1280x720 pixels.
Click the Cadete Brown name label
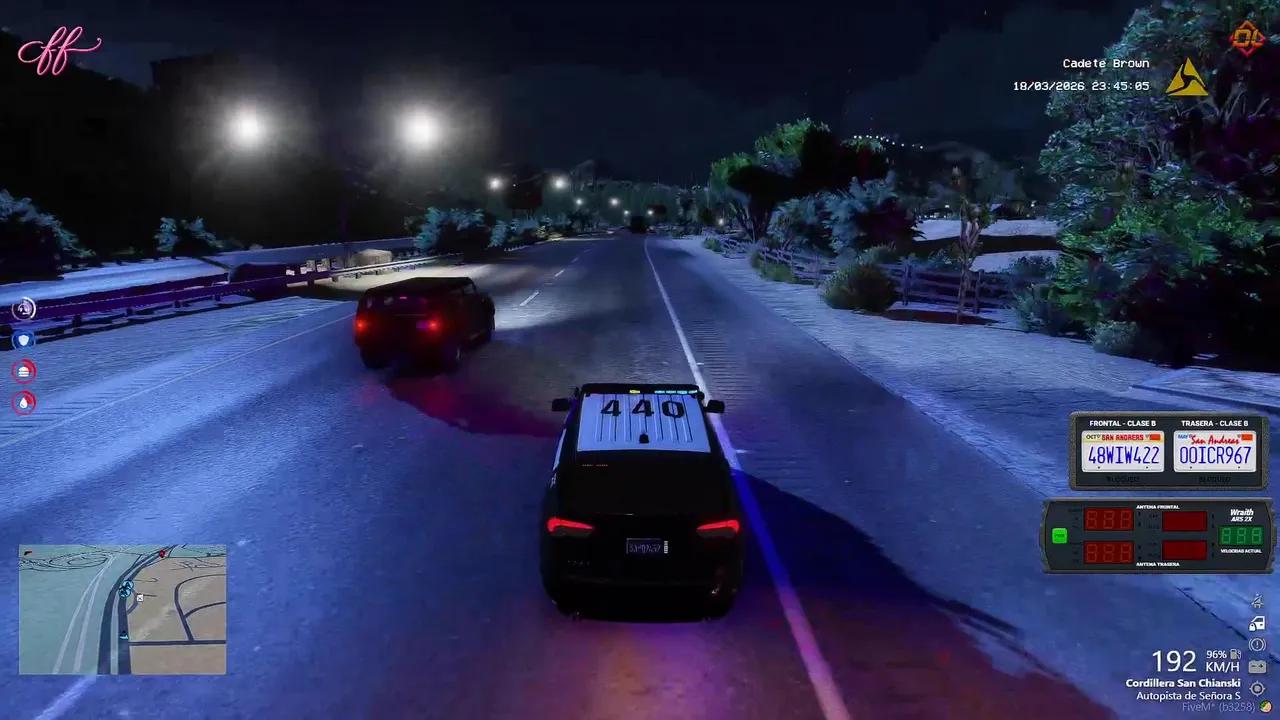tap(1106, 62)
